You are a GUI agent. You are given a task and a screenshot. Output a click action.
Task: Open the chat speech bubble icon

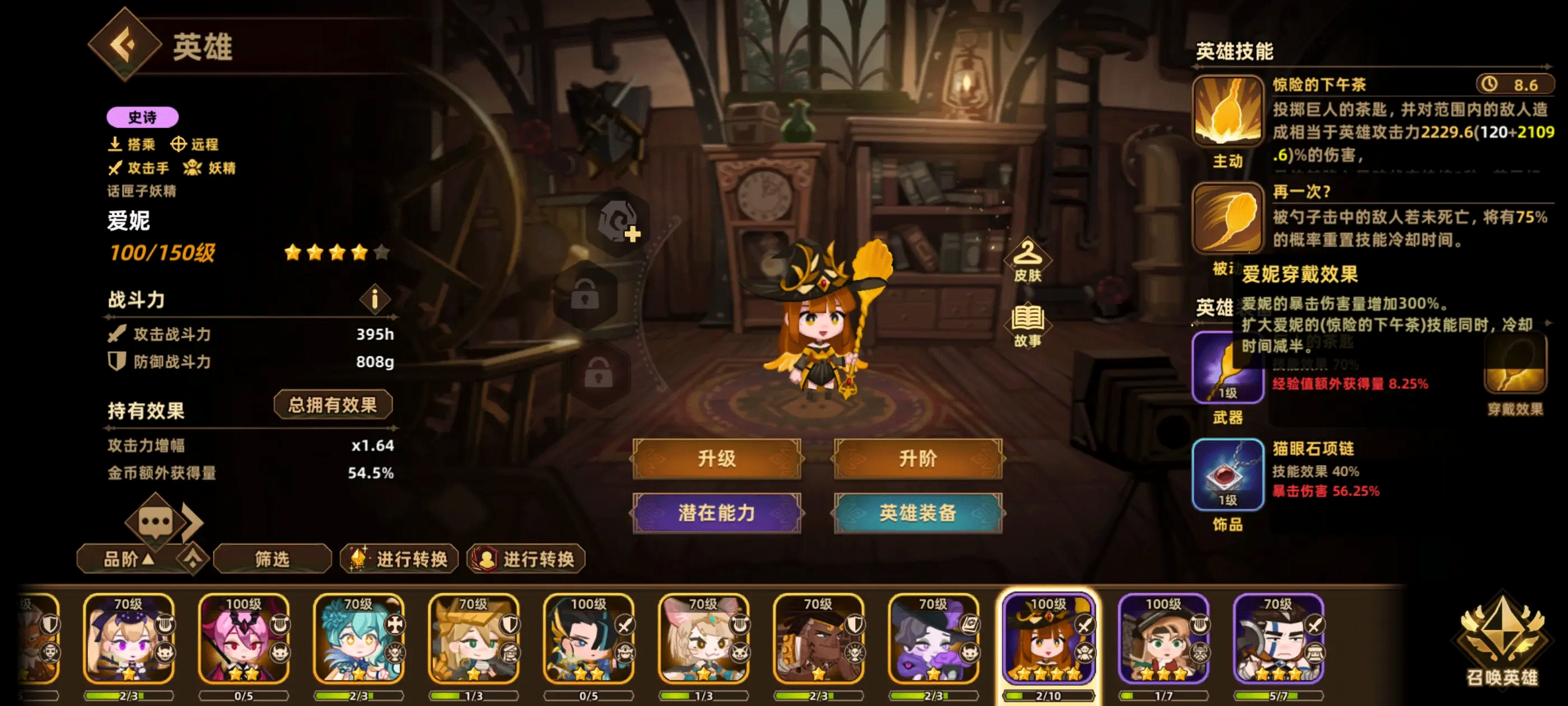click(155, 522)
